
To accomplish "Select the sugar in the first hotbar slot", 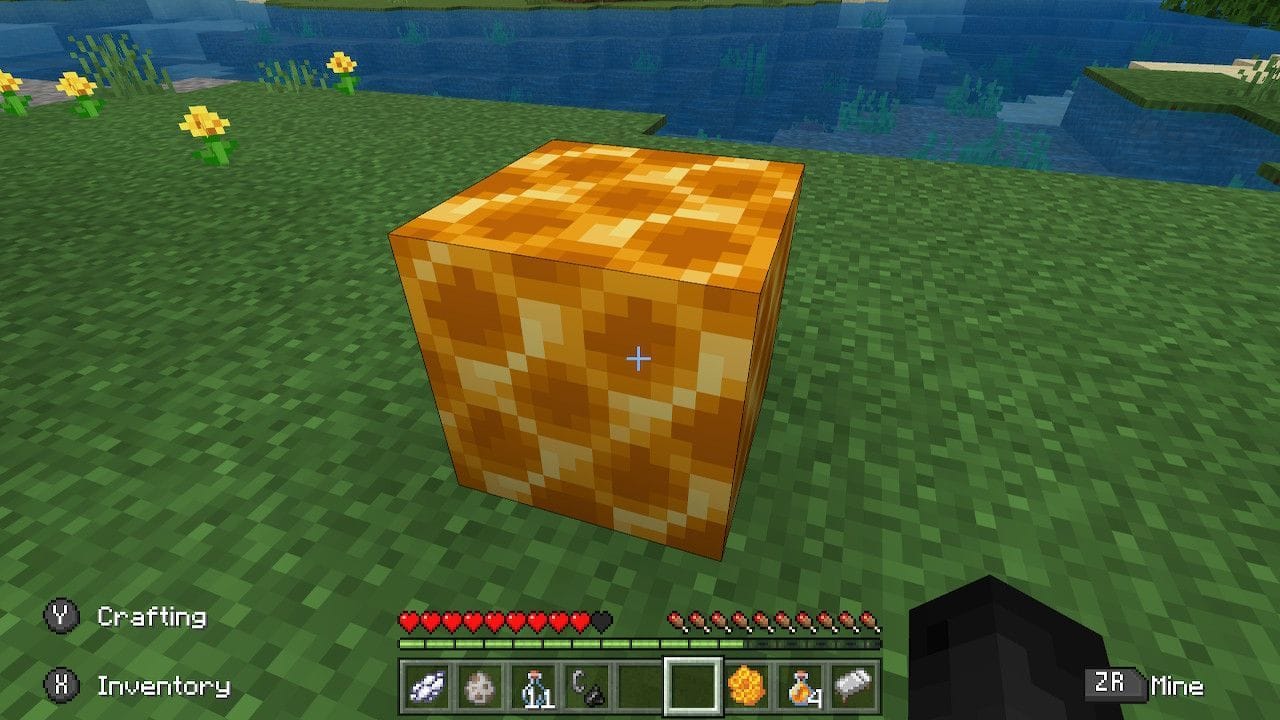I will pos(430,686).
